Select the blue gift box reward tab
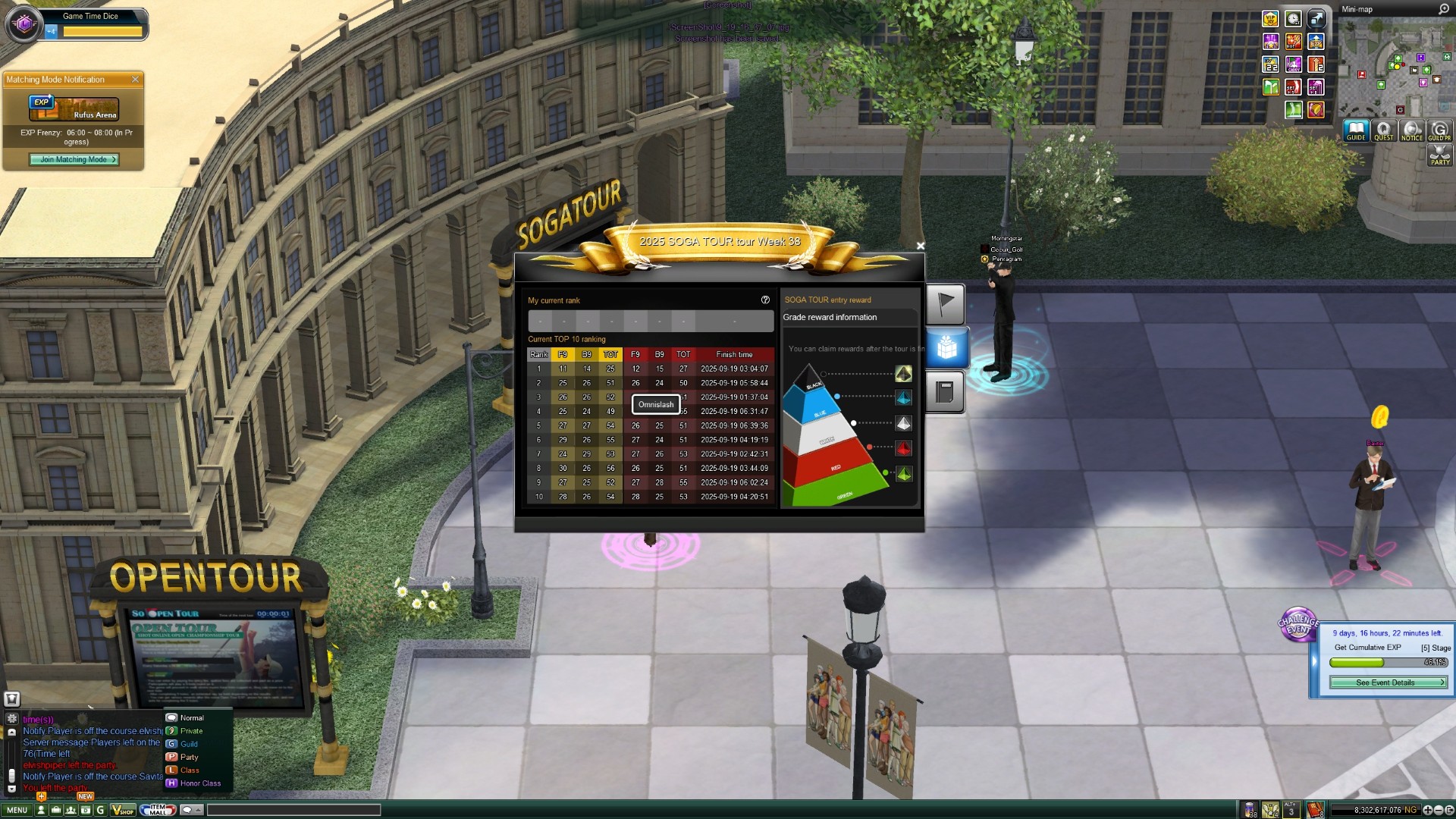 coord(946,348)
